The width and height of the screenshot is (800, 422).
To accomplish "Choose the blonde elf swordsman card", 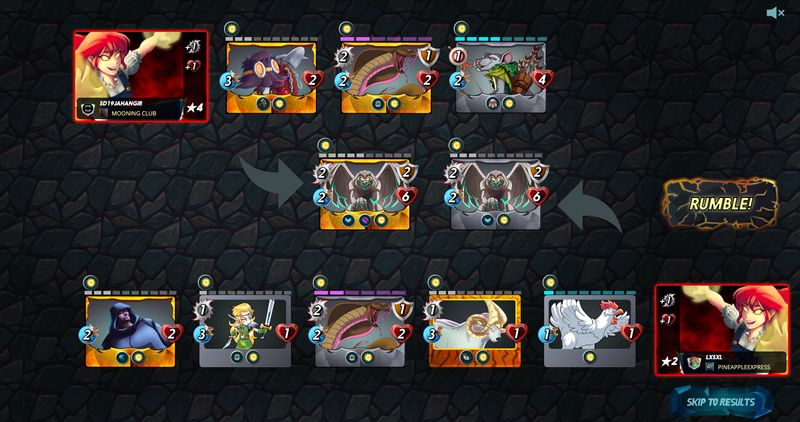I will (244, 330).
